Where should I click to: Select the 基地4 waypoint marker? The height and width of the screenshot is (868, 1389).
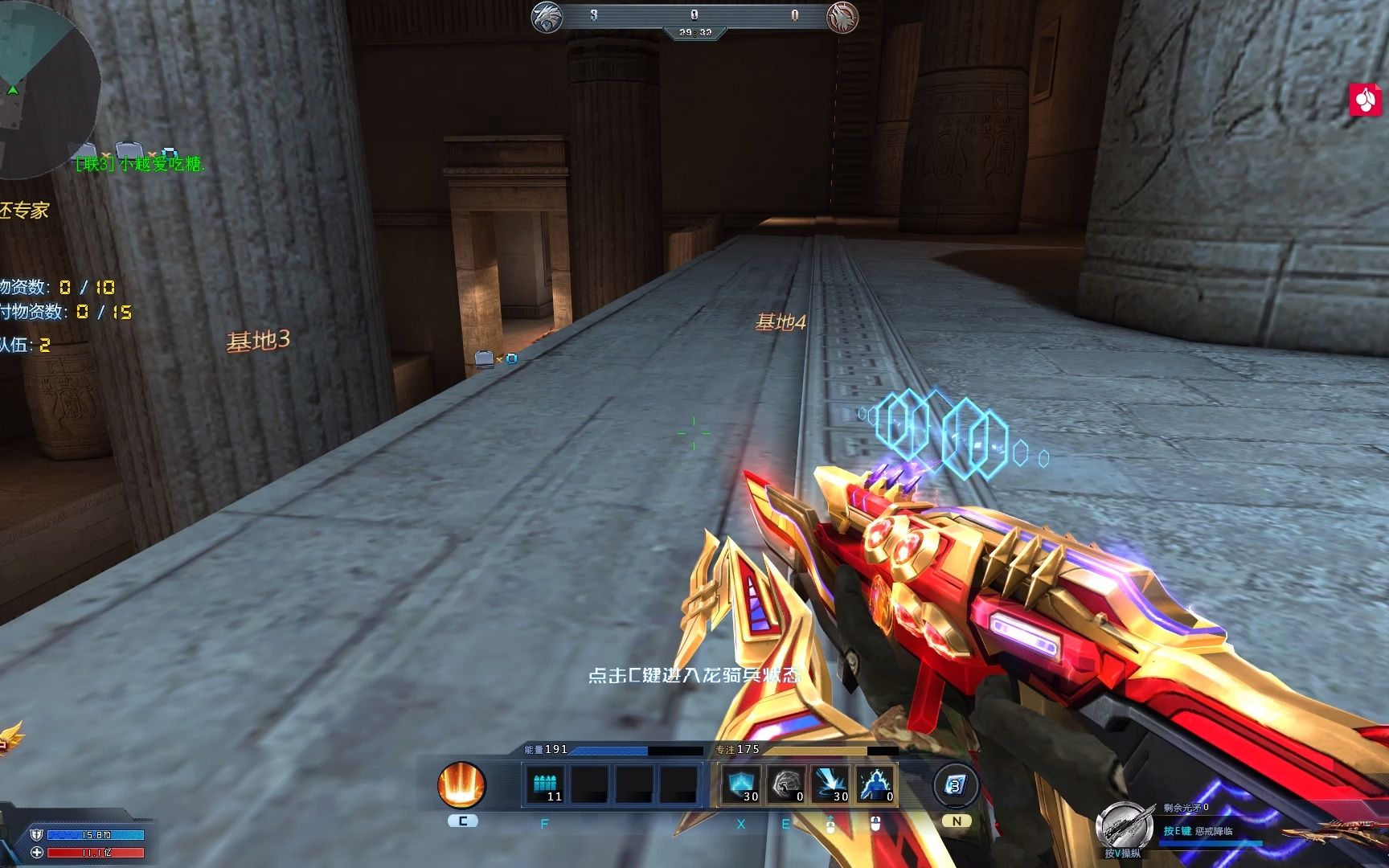[780, 323]
